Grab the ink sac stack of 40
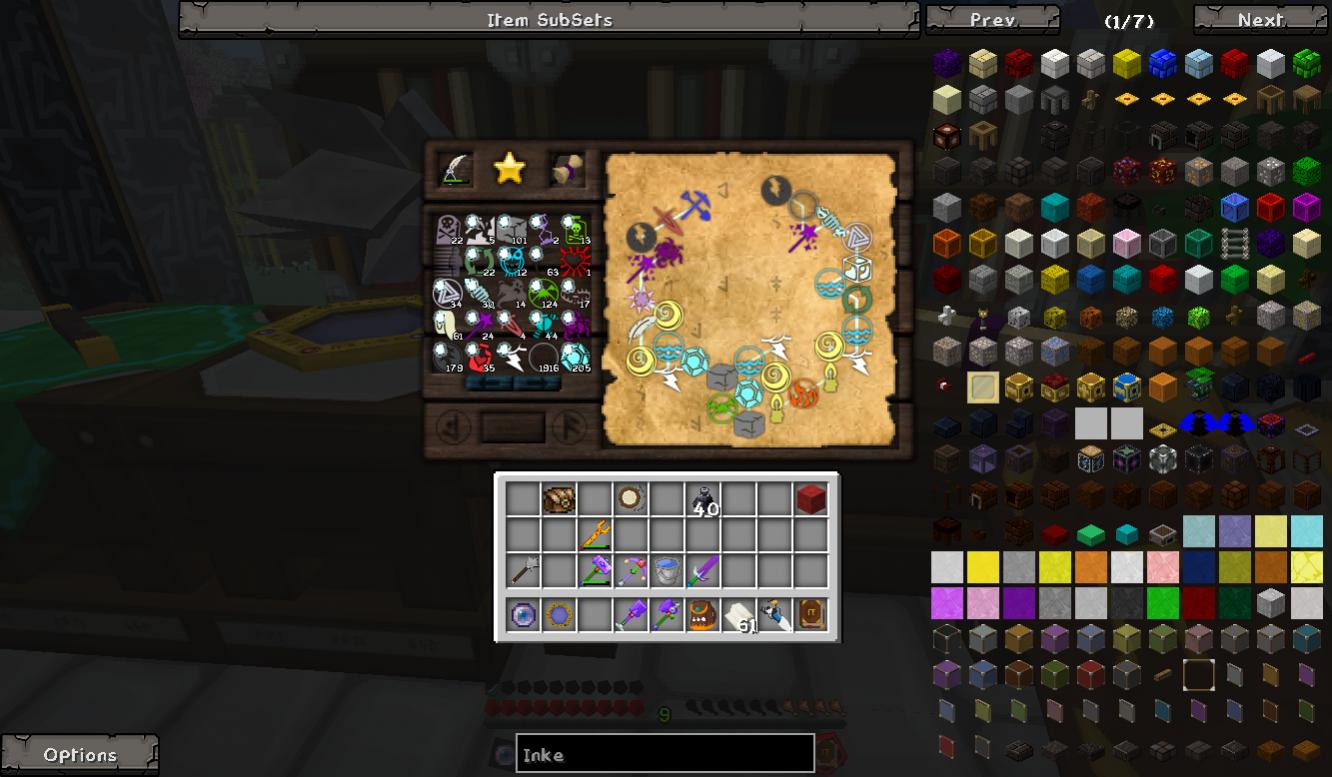 pos(702,499)
